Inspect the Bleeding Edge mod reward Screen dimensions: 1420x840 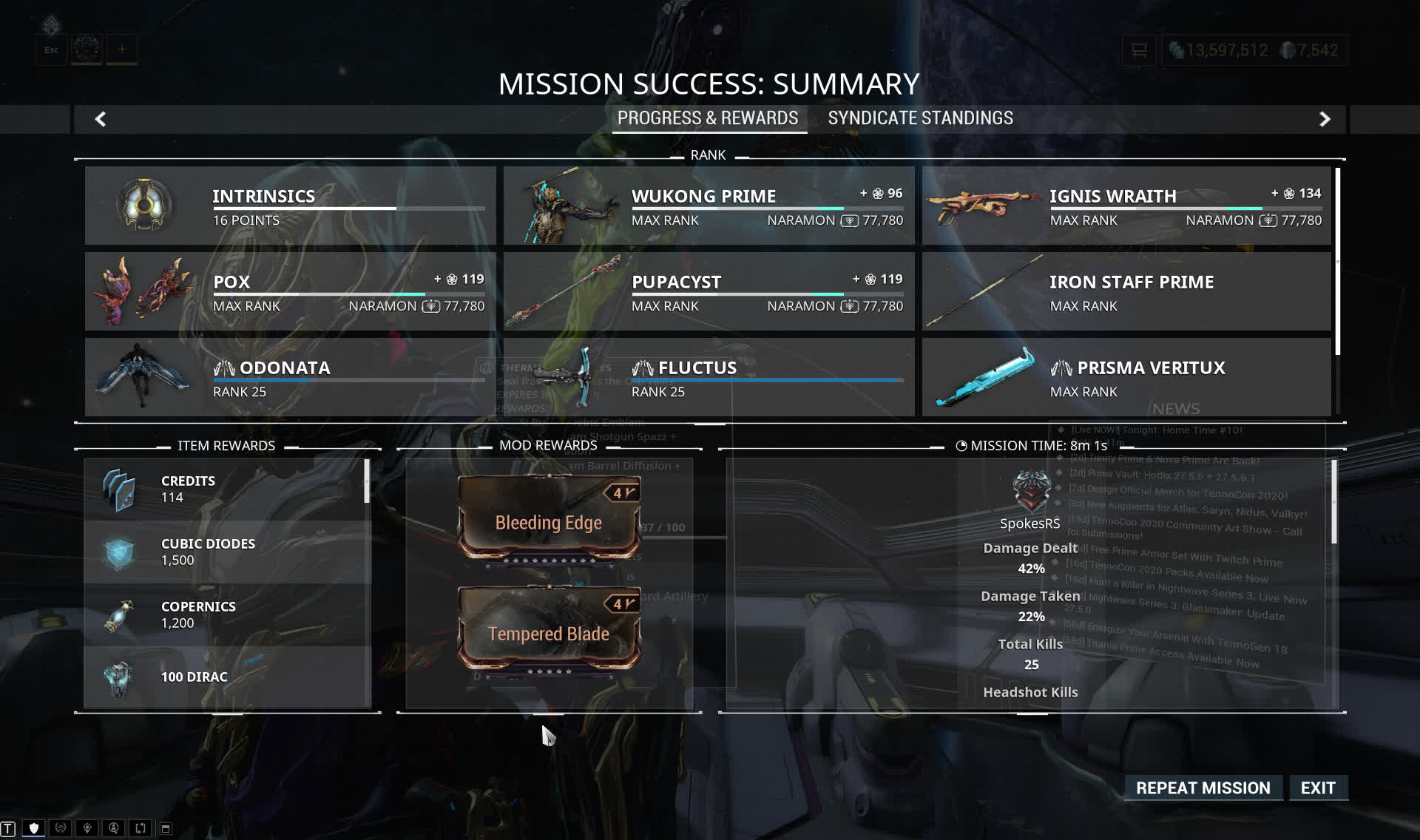[549, 518]
